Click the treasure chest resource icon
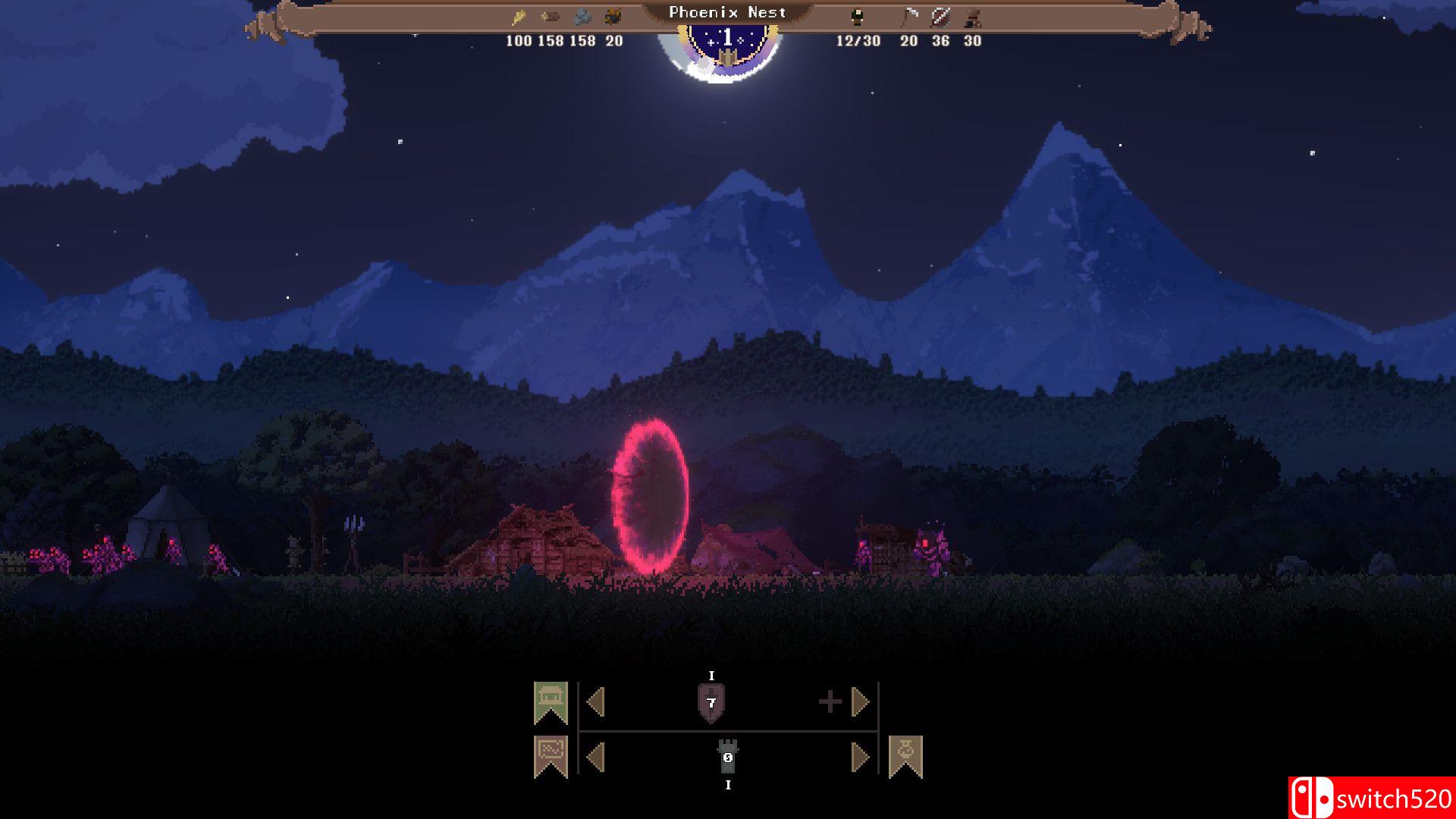1456x819 pixels. (x=613, y=15)
